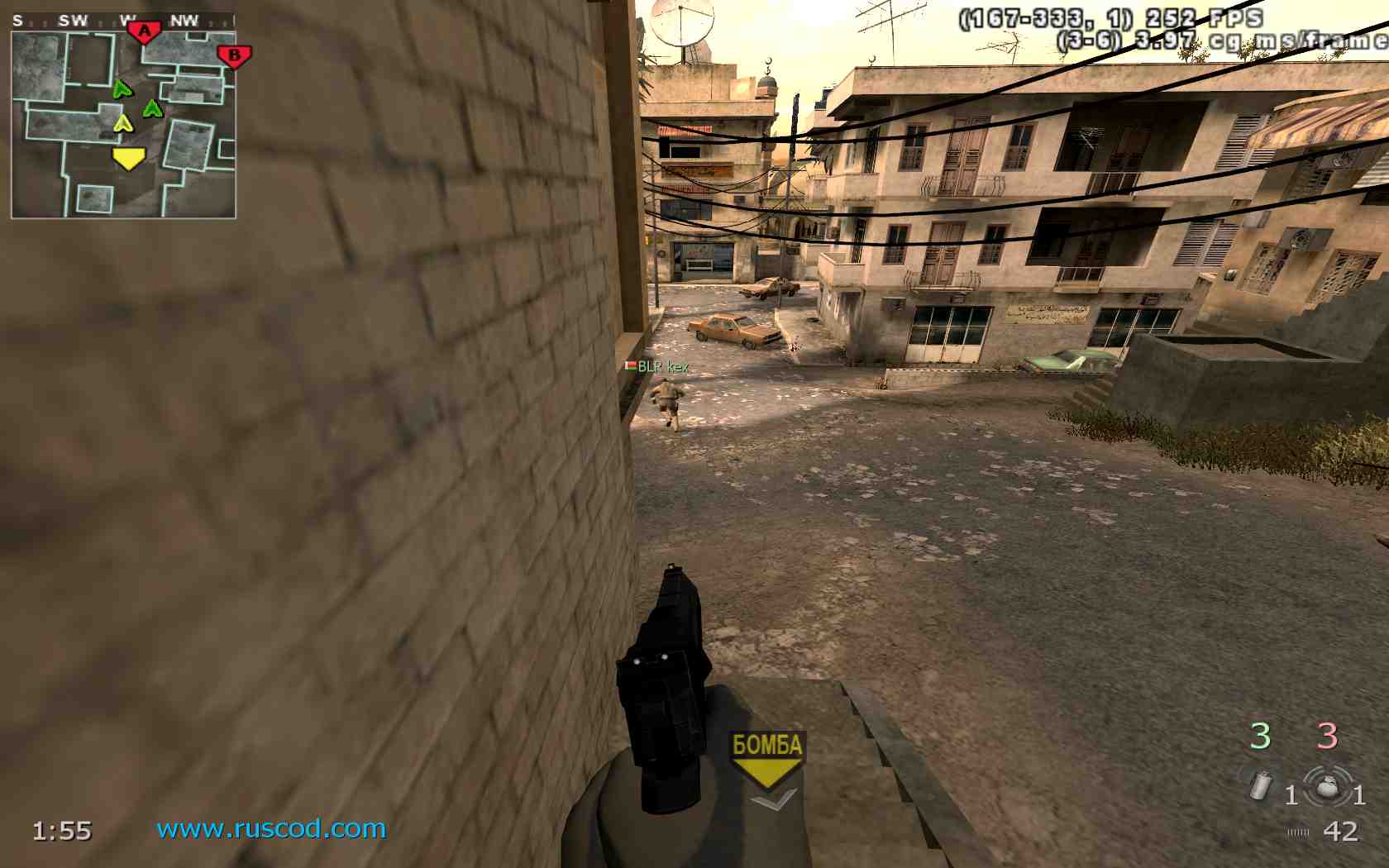Toggle the red enemy score counter

coord(1329,735)
